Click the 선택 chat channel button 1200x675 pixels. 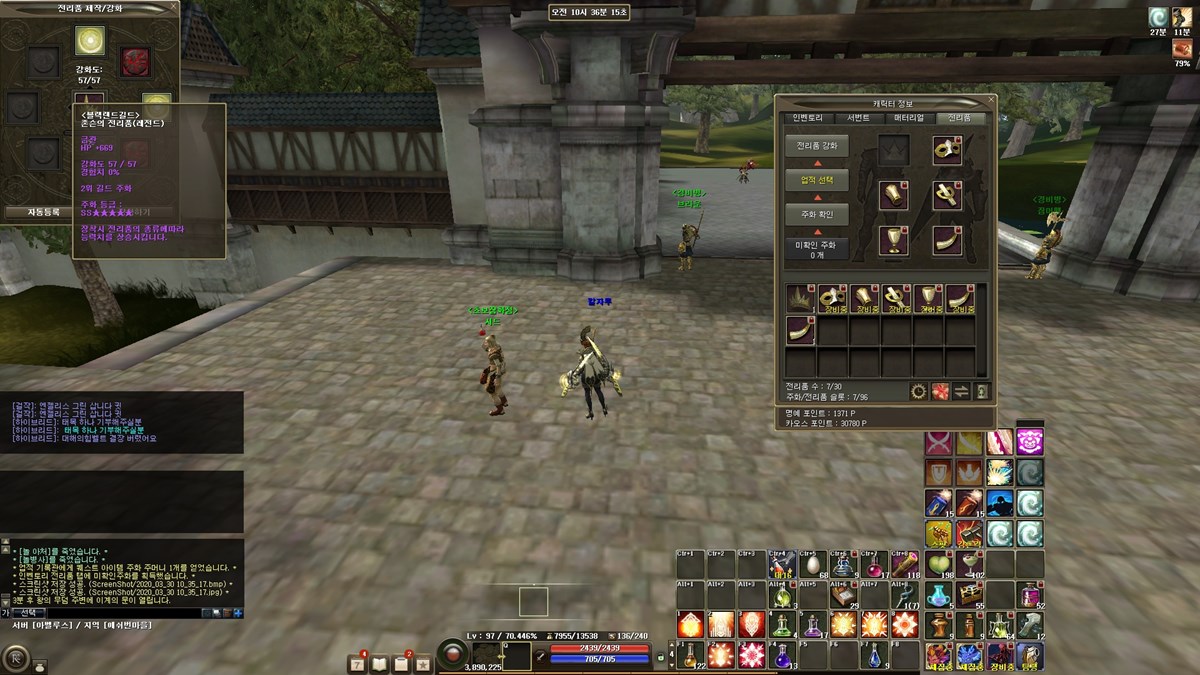29,612
